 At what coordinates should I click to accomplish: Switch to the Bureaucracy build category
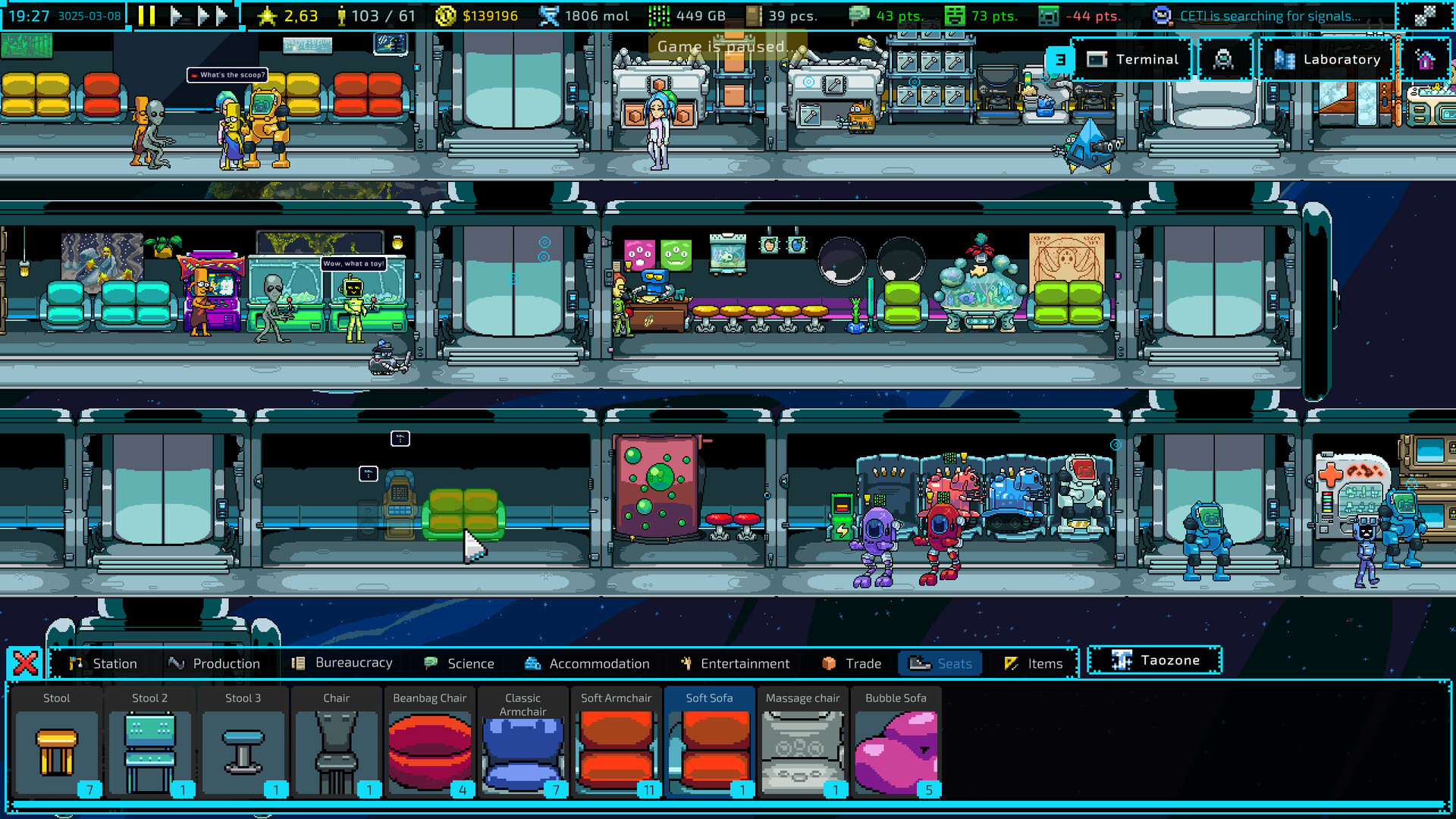point(345,663)
